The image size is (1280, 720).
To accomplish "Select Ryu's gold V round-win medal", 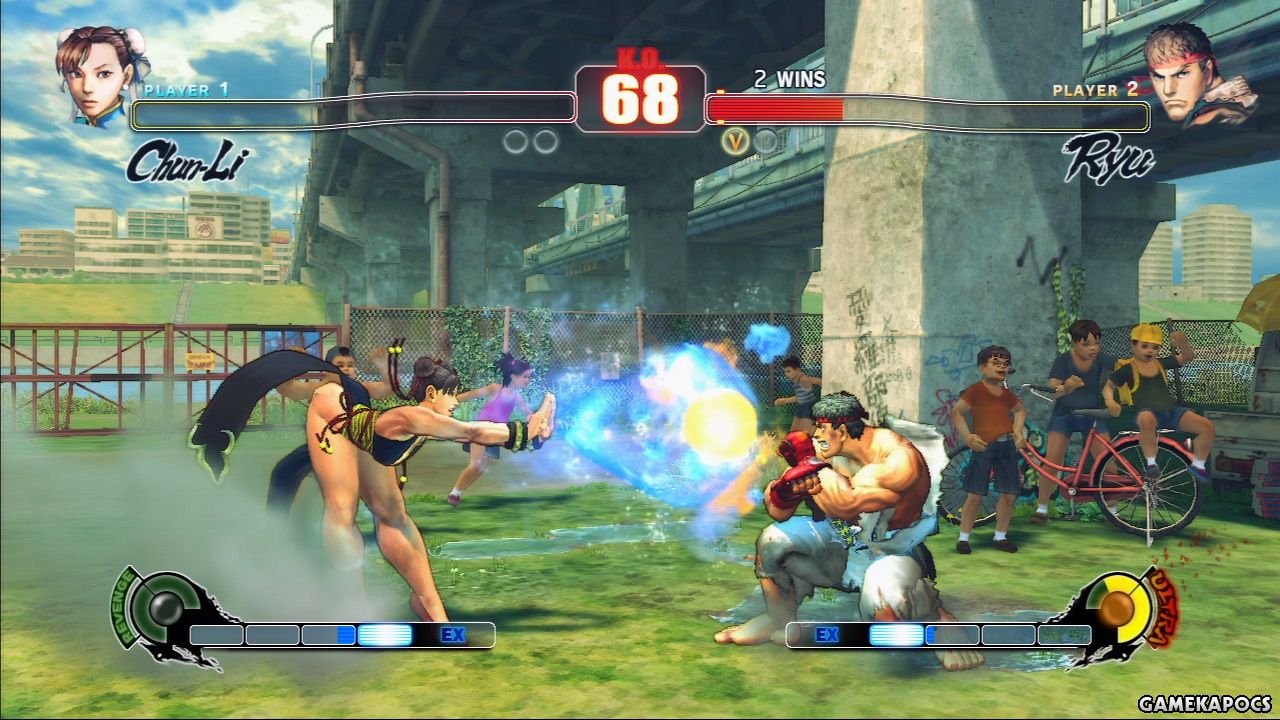I will coord(736,142).
